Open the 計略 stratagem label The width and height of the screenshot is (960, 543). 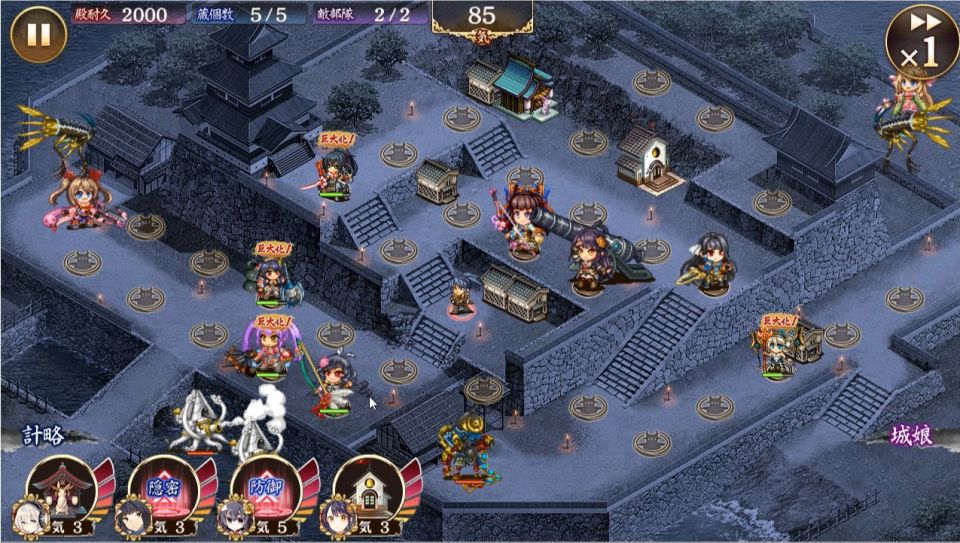click(44, 436)
